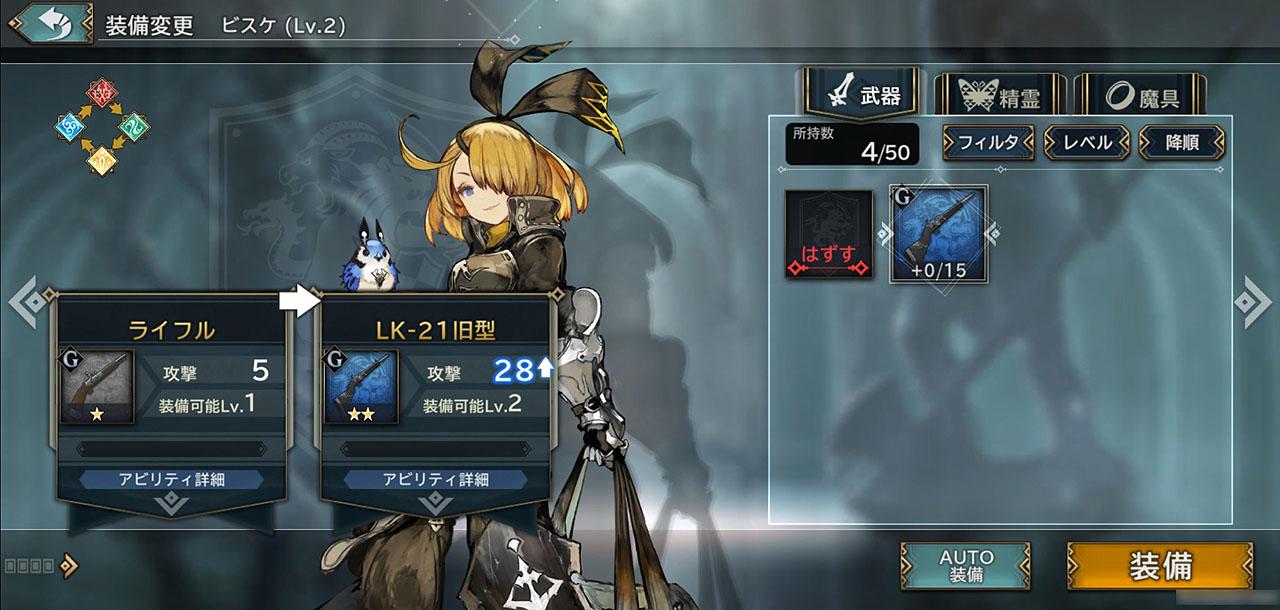Select the blue LK-21 rifle in inventory
This screenshot has width=1280, height=610.
click(x=938, y=234)
